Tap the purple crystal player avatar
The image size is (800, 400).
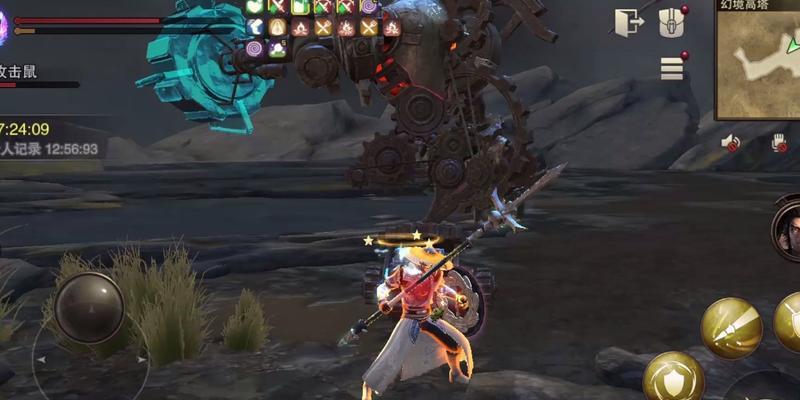coord(4,24)
